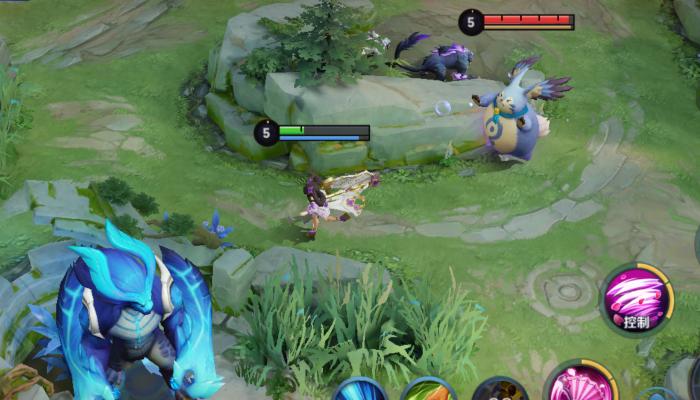This screenshot has height=400, width=700.
Task: Select the dark round icon with yellow markings
Action: 499,391
